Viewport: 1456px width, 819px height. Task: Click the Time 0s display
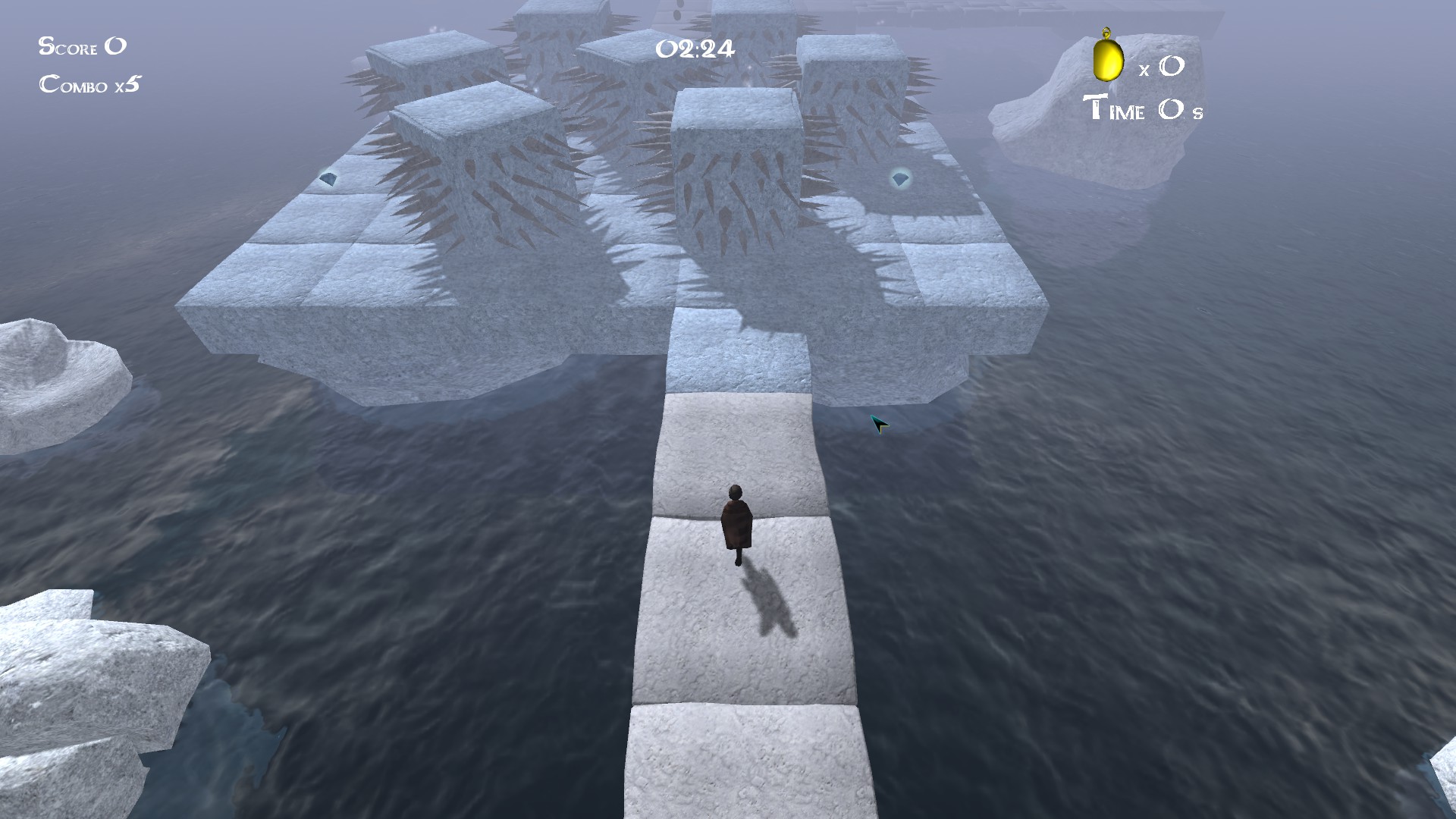tap(1145, 111)
